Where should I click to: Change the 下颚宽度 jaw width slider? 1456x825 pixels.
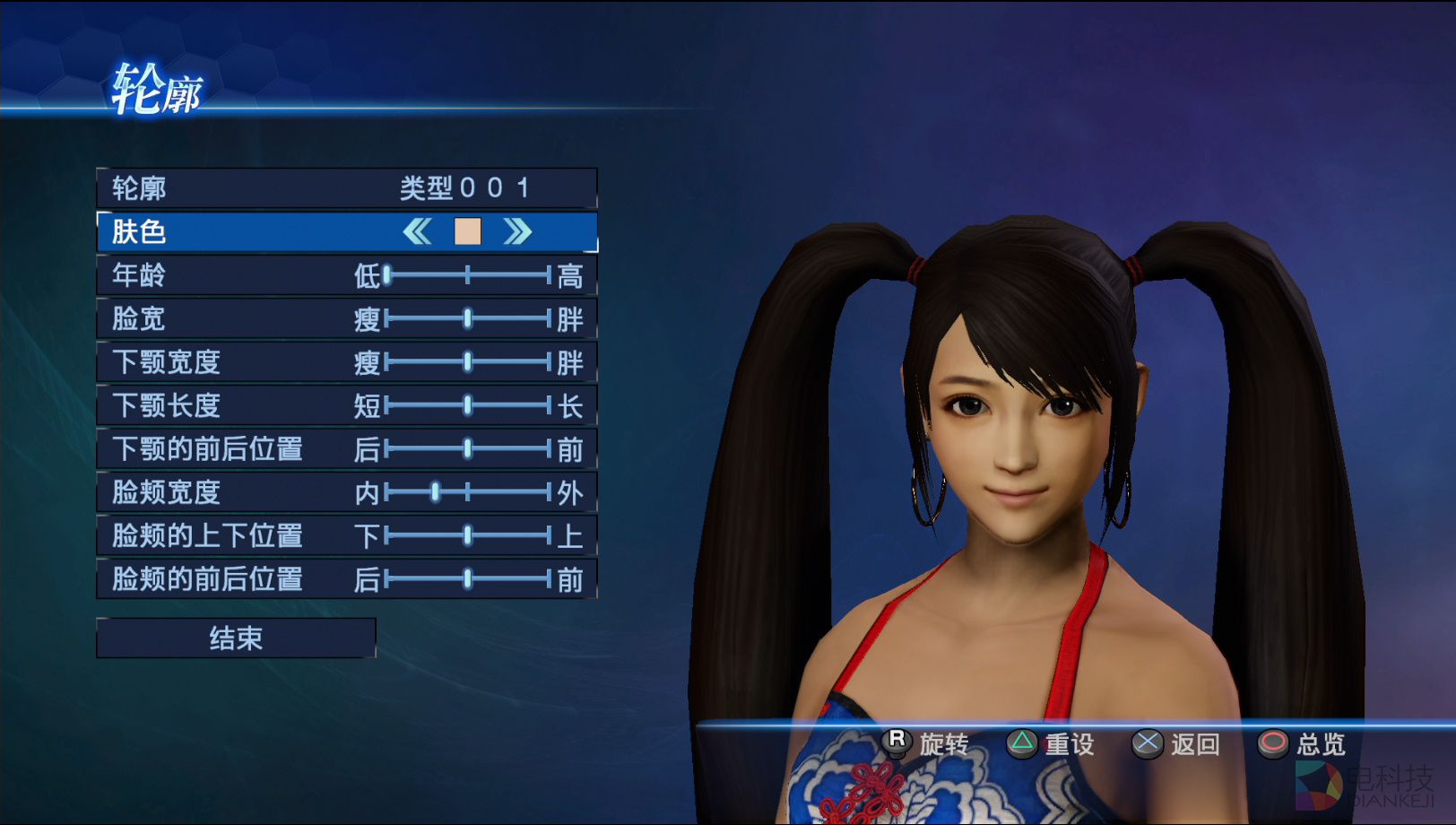(x=467, y=362)
